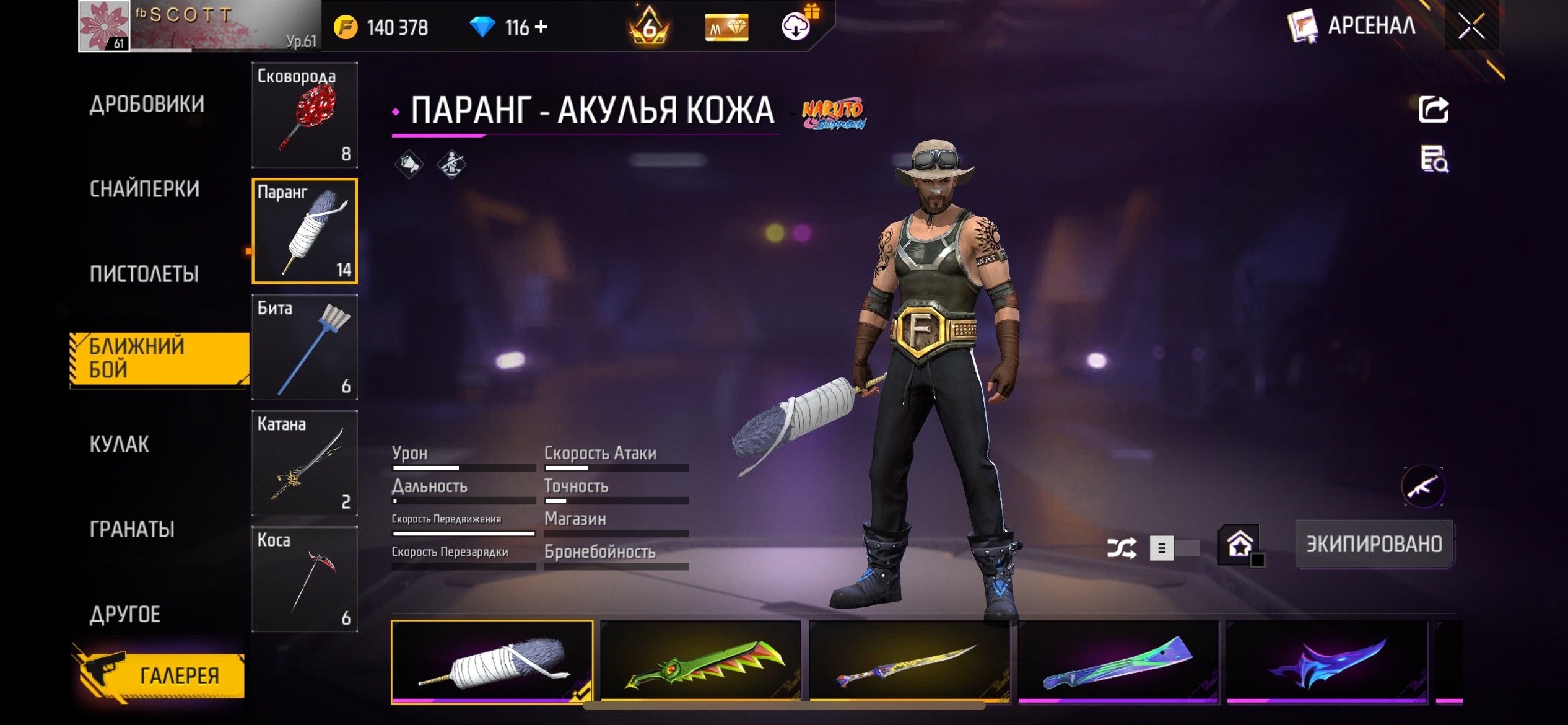Open the ГАЛЕРЕЯ gallery button
The width and height of the screenshot is (1568, 725).
162,675
